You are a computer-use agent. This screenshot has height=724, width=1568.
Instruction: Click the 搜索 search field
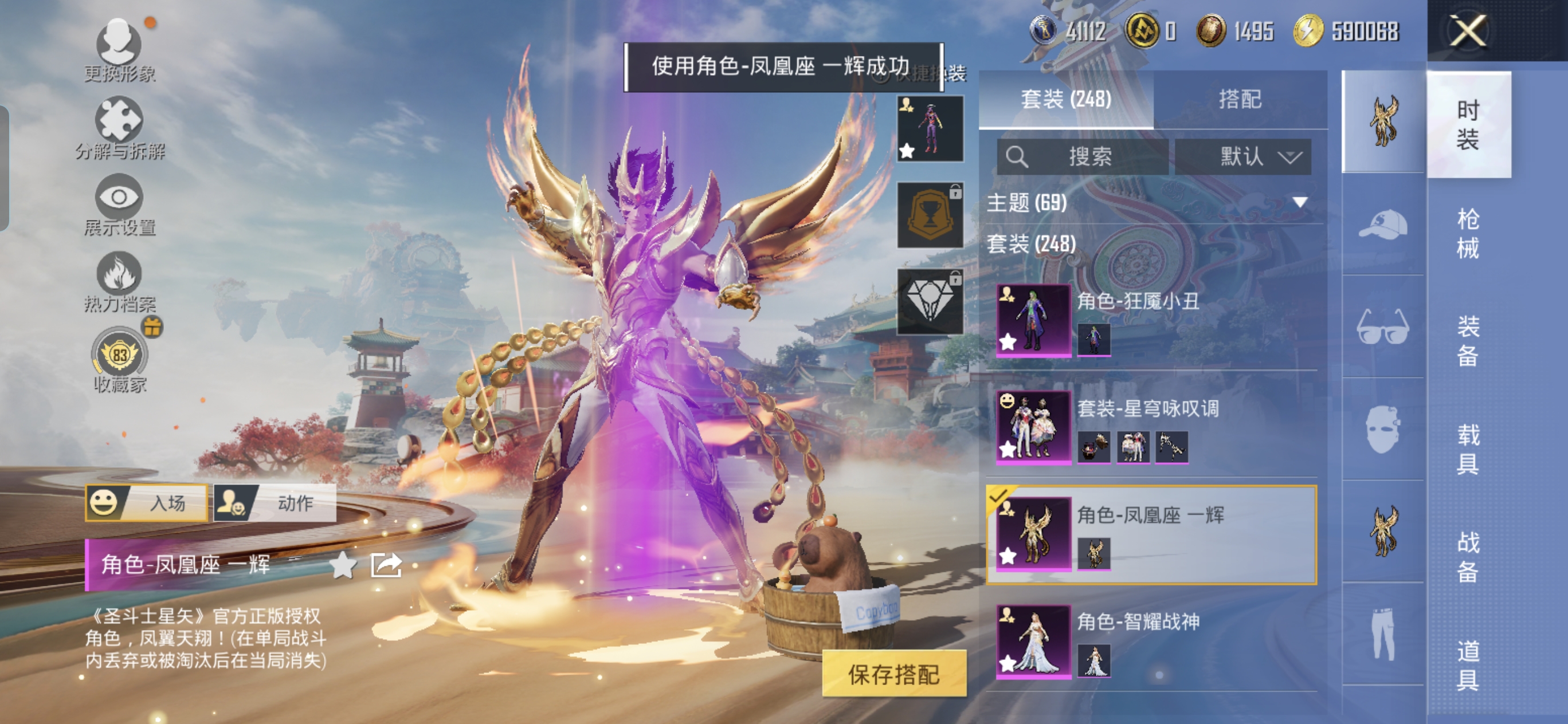point(1082,157)
